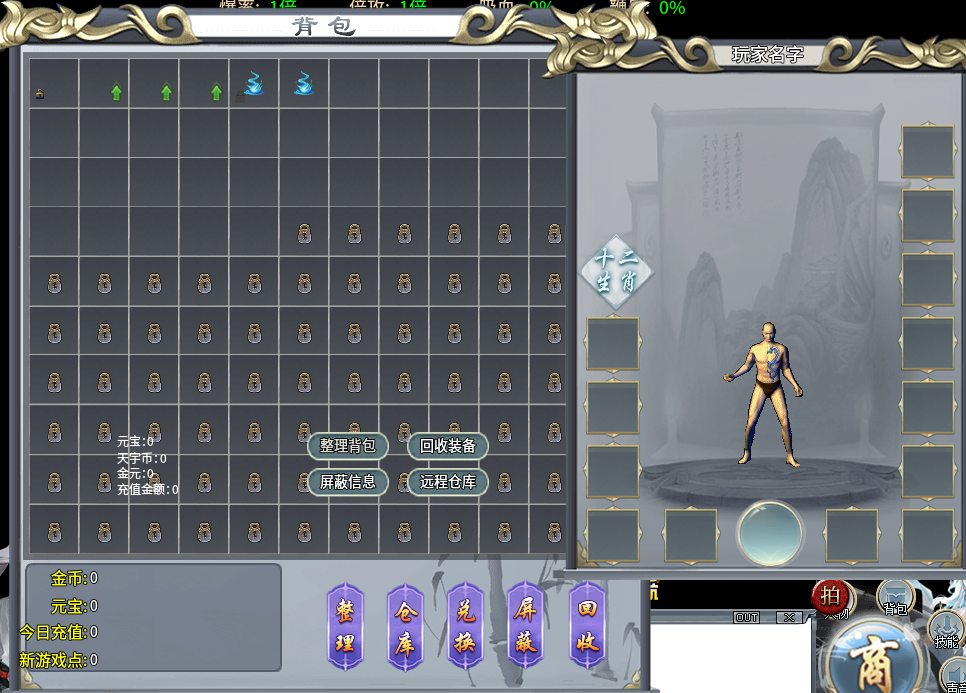Click the OUT button on chat window

[747, 618]
